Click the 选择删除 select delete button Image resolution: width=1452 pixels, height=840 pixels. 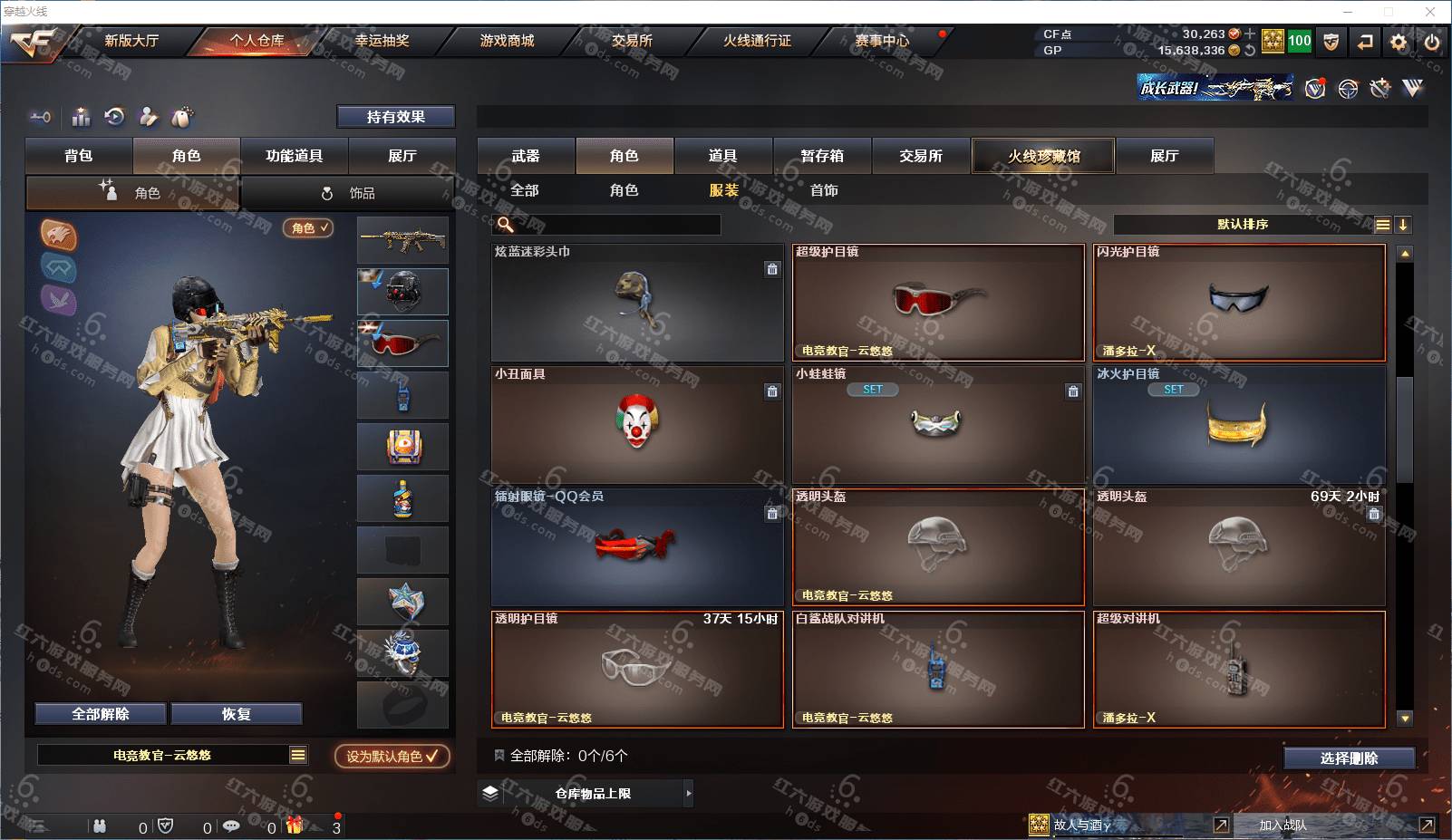click(x=1349, y=758)
